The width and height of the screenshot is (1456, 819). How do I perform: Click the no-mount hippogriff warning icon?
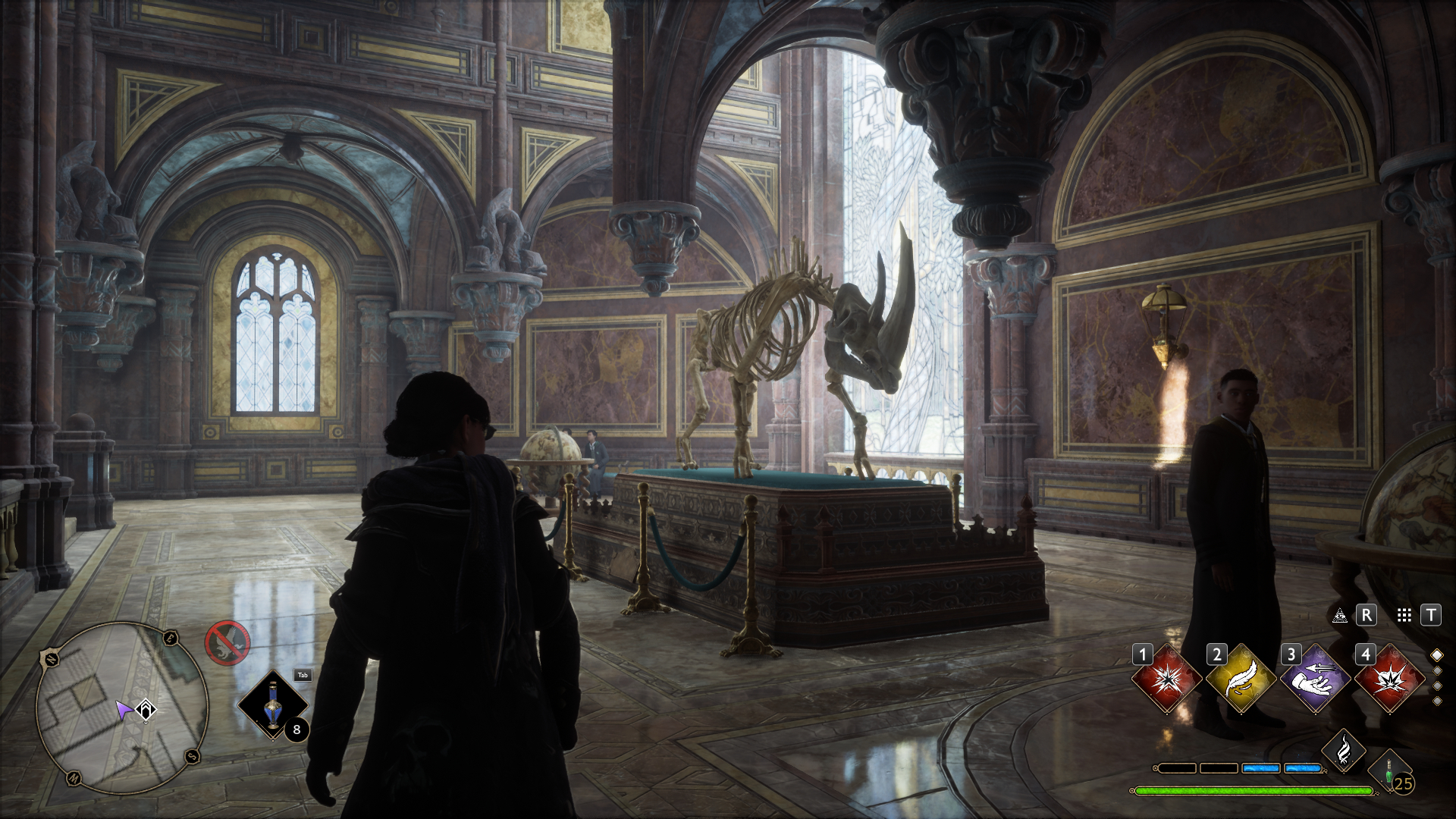coord(227,642)
